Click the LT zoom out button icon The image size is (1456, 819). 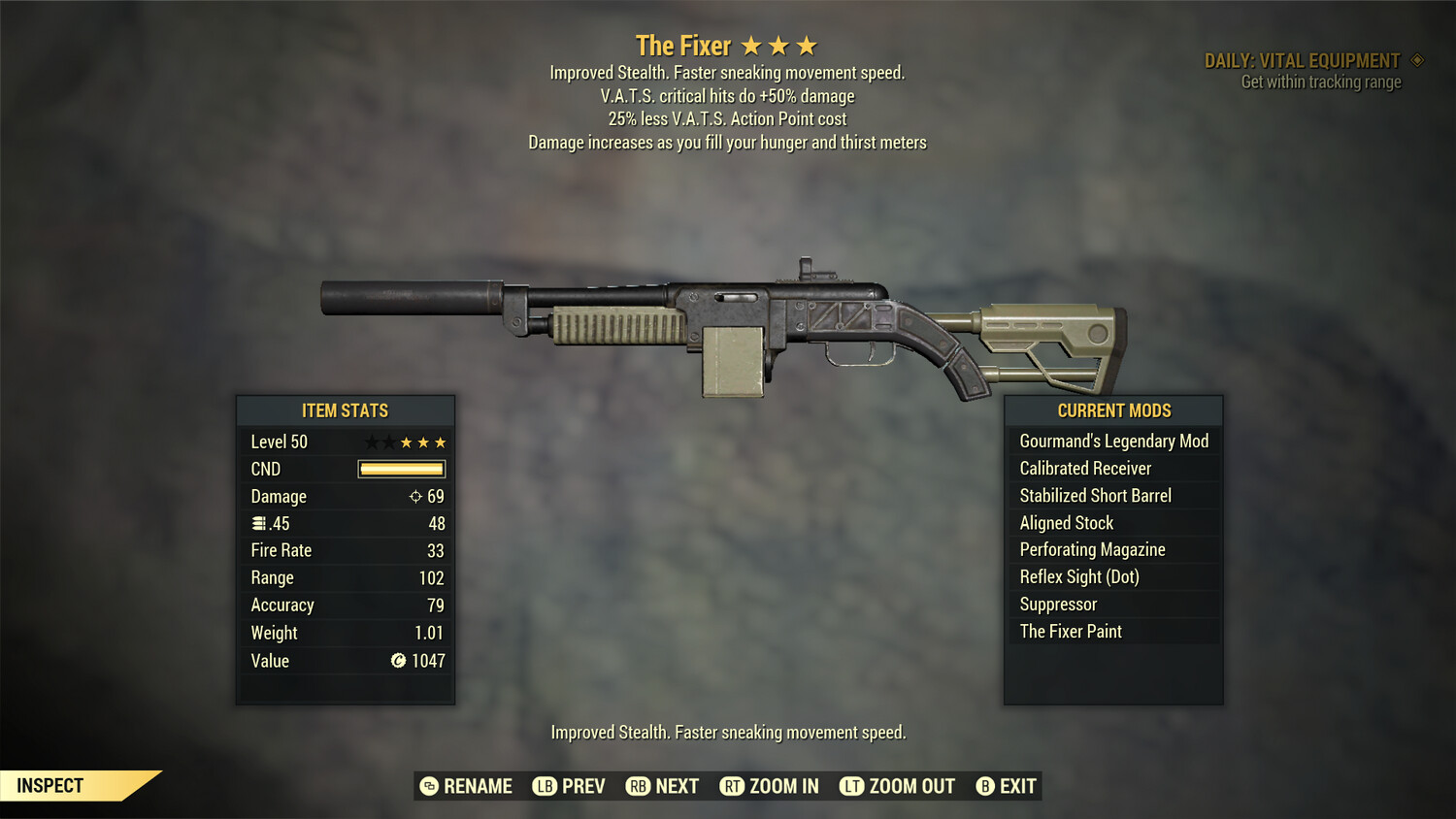point(852,786)
